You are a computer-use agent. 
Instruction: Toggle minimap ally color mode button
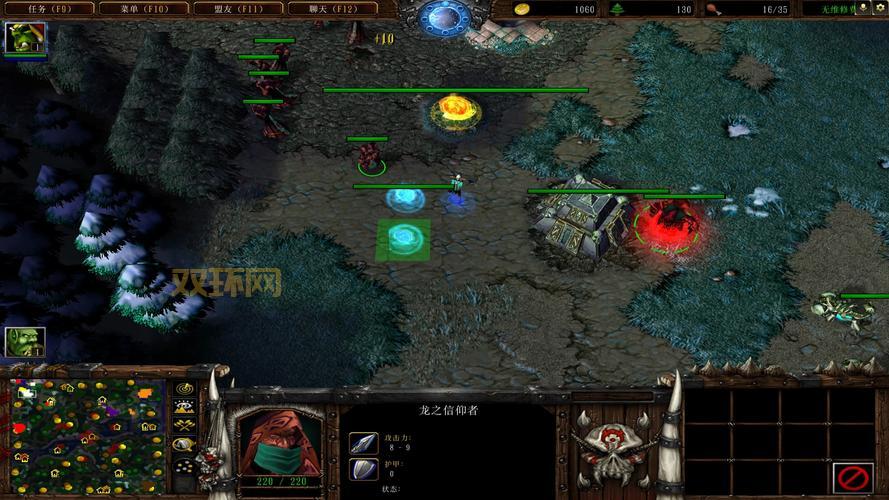pos(185,426)
